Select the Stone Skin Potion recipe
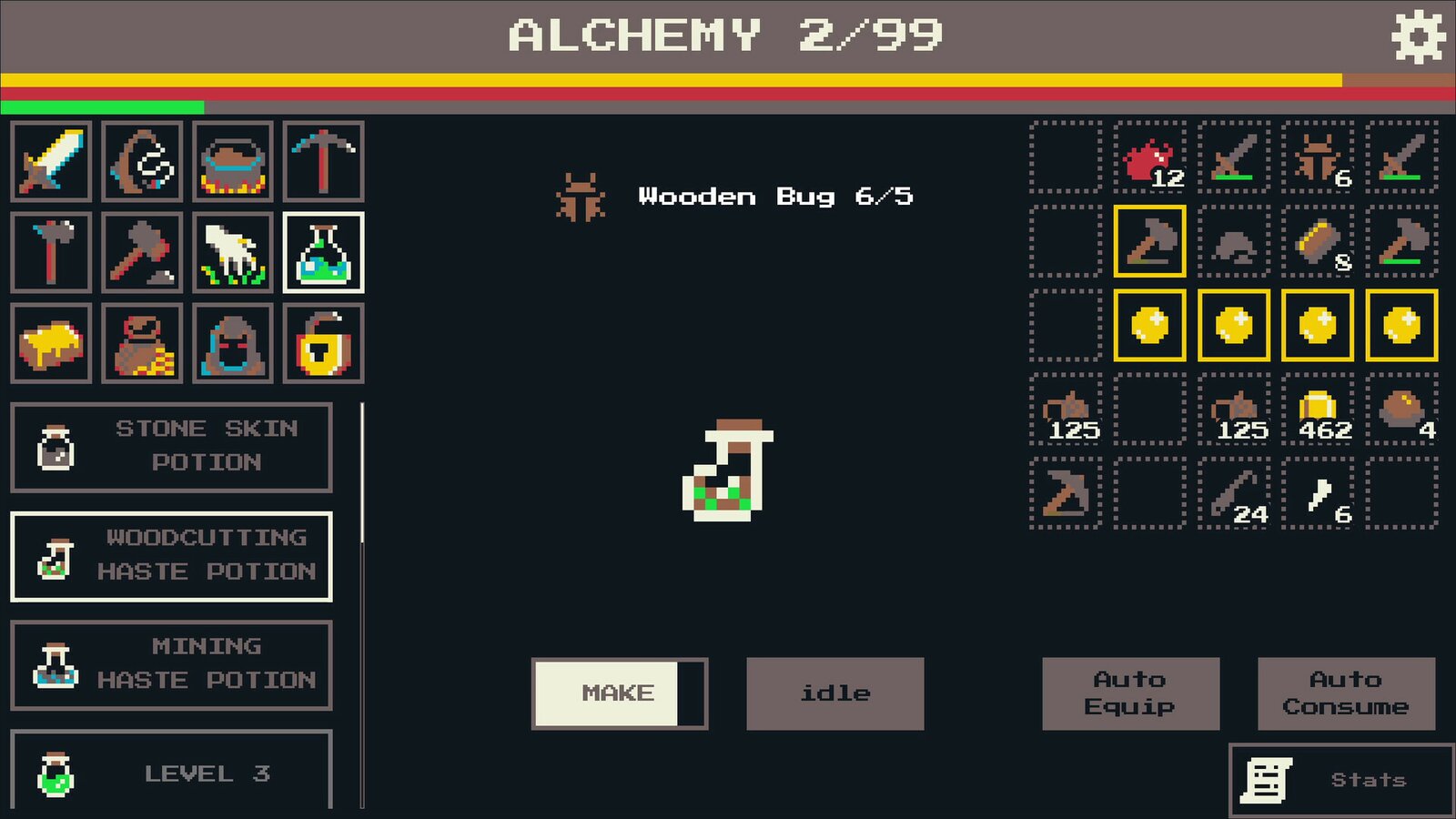The width and height of the screenshot is (1456, 819). click(x=171, y=447)
